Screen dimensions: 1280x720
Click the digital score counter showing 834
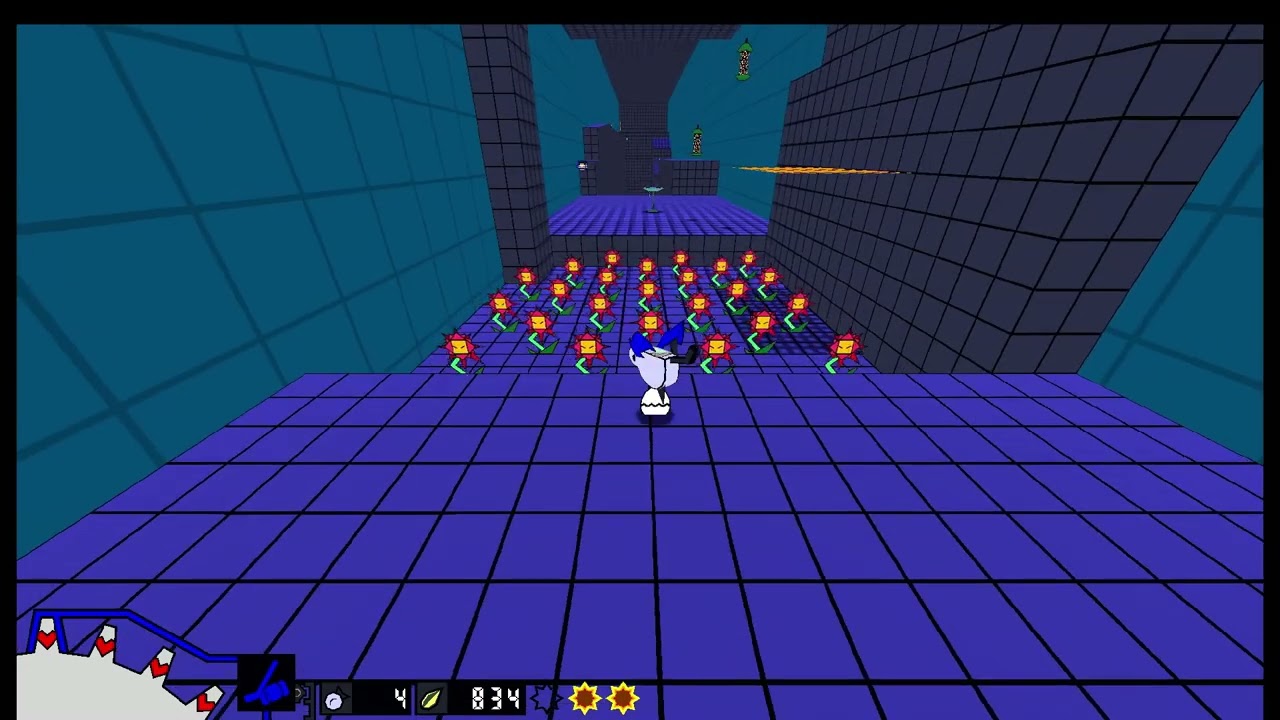pos(493,698)
